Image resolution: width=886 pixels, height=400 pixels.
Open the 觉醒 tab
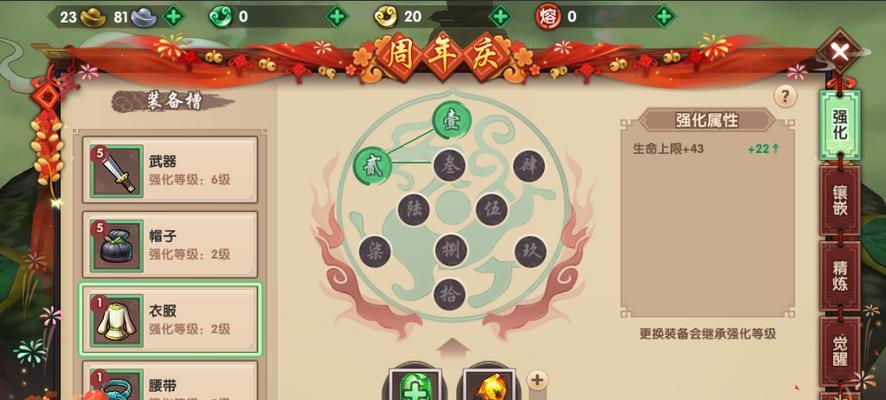tap(840, 350)
